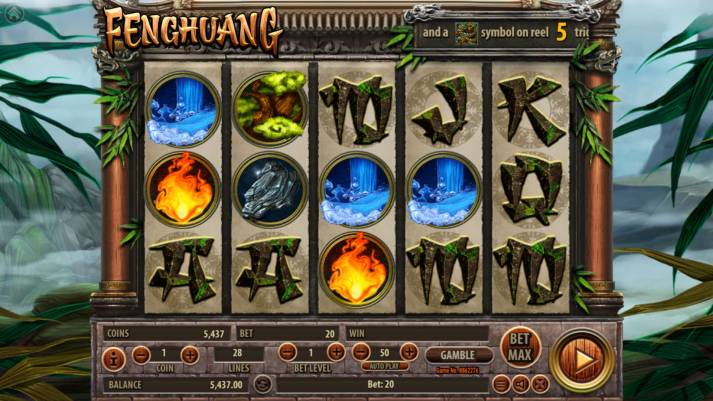Open the Gamble feature
This screenshot has width=713, height=401.
pos(459,354)
